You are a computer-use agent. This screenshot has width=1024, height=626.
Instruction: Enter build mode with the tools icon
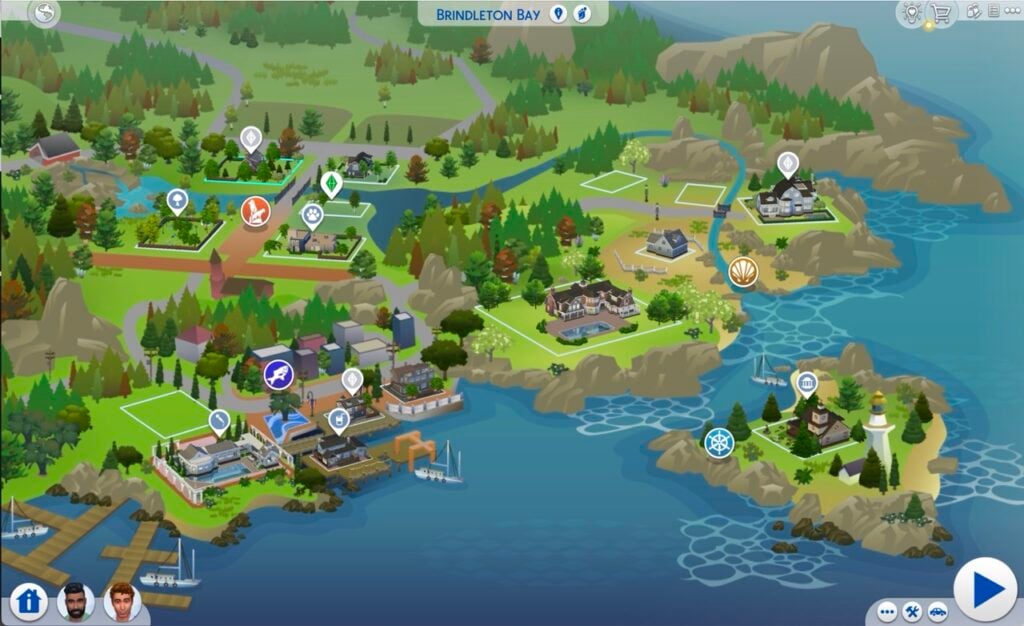point(912,611)
